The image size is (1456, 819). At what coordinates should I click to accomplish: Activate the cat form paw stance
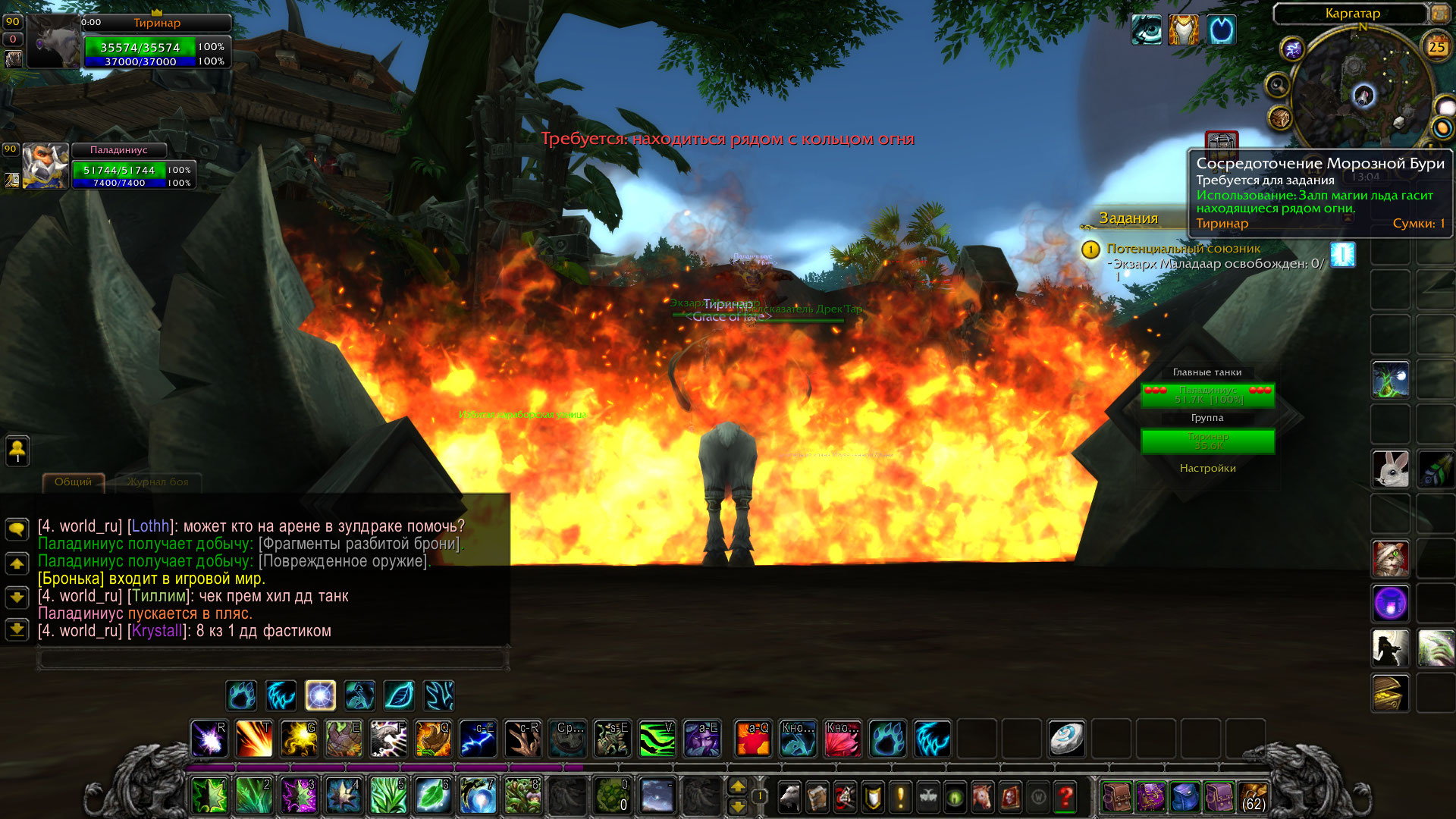tap(242, 695)
